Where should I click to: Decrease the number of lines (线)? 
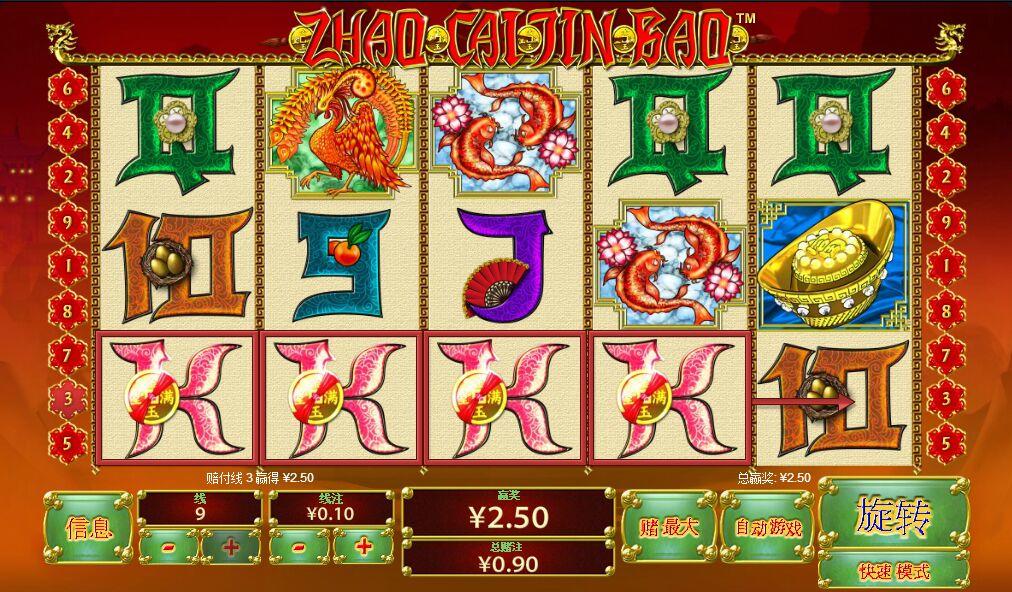pyautogui.click(x=167, y=546)
